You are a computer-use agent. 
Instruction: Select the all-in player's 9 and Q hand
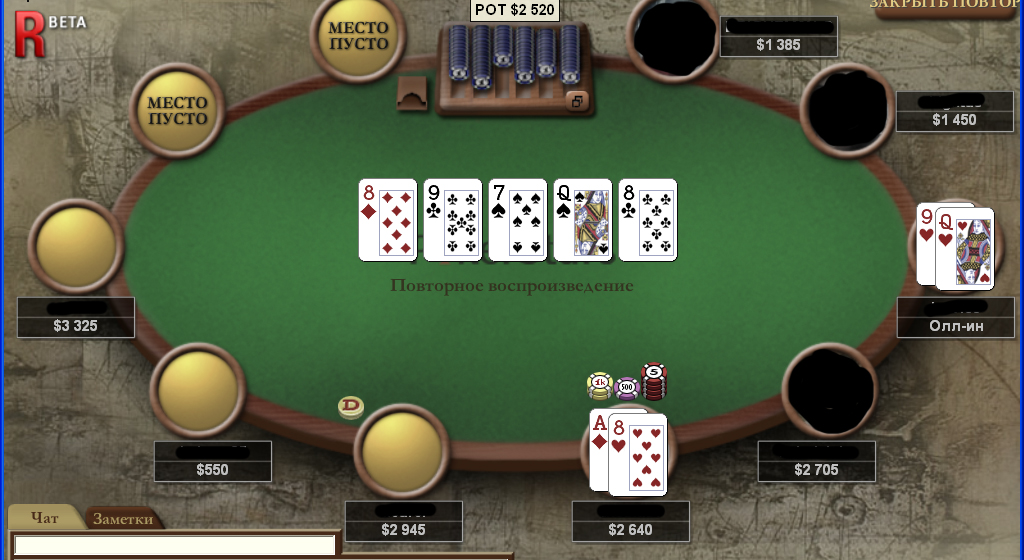(x=956, y=245)
